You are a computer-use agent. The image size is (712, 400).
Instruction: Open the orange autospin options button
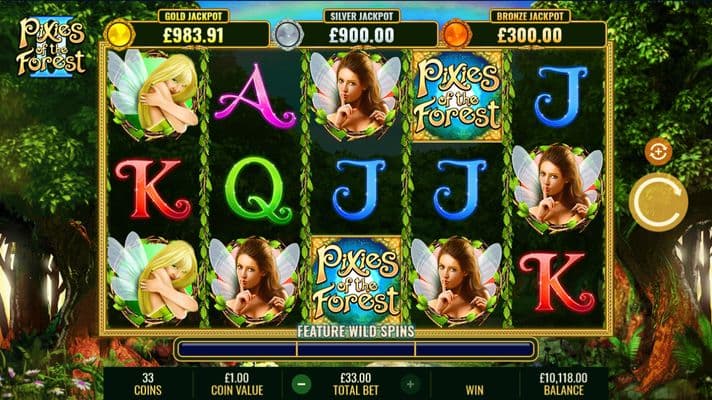pyautogui.click(x=658, y=151)
